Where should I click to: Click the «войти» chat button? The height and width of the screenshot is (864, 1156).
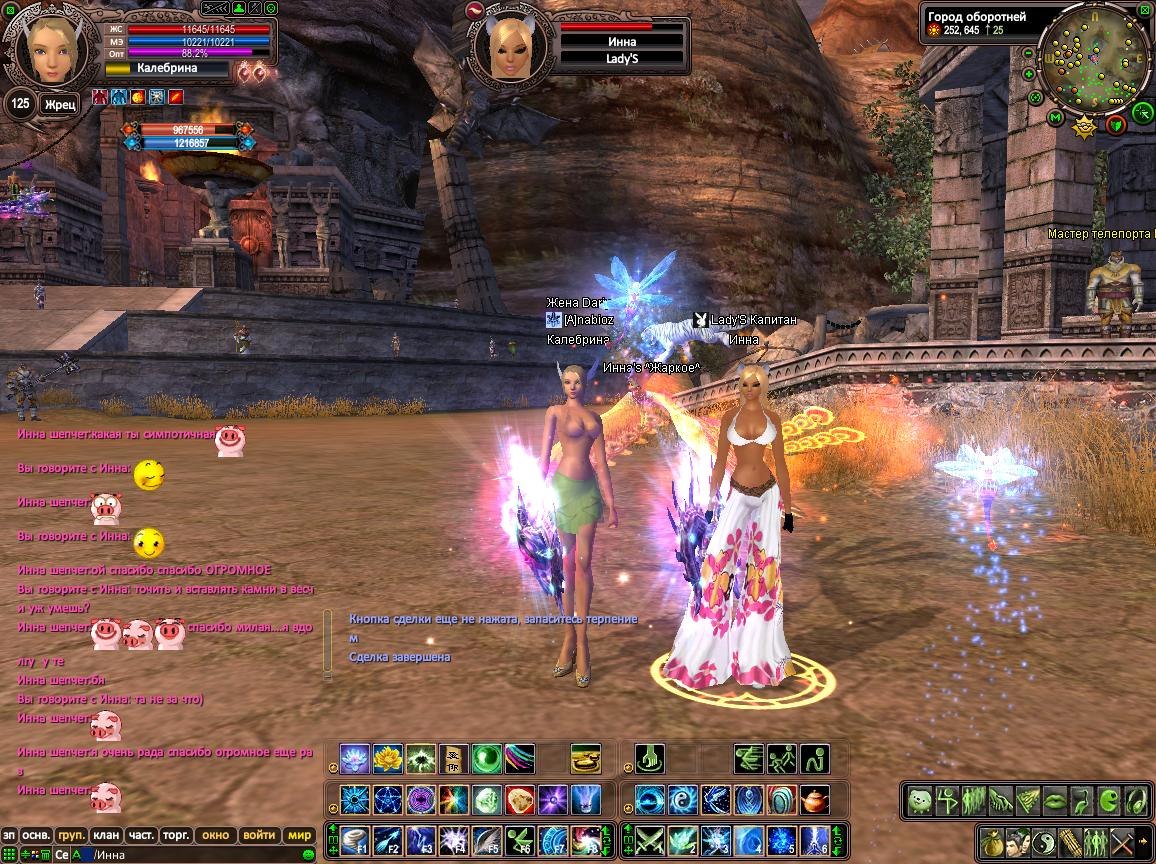258,835
